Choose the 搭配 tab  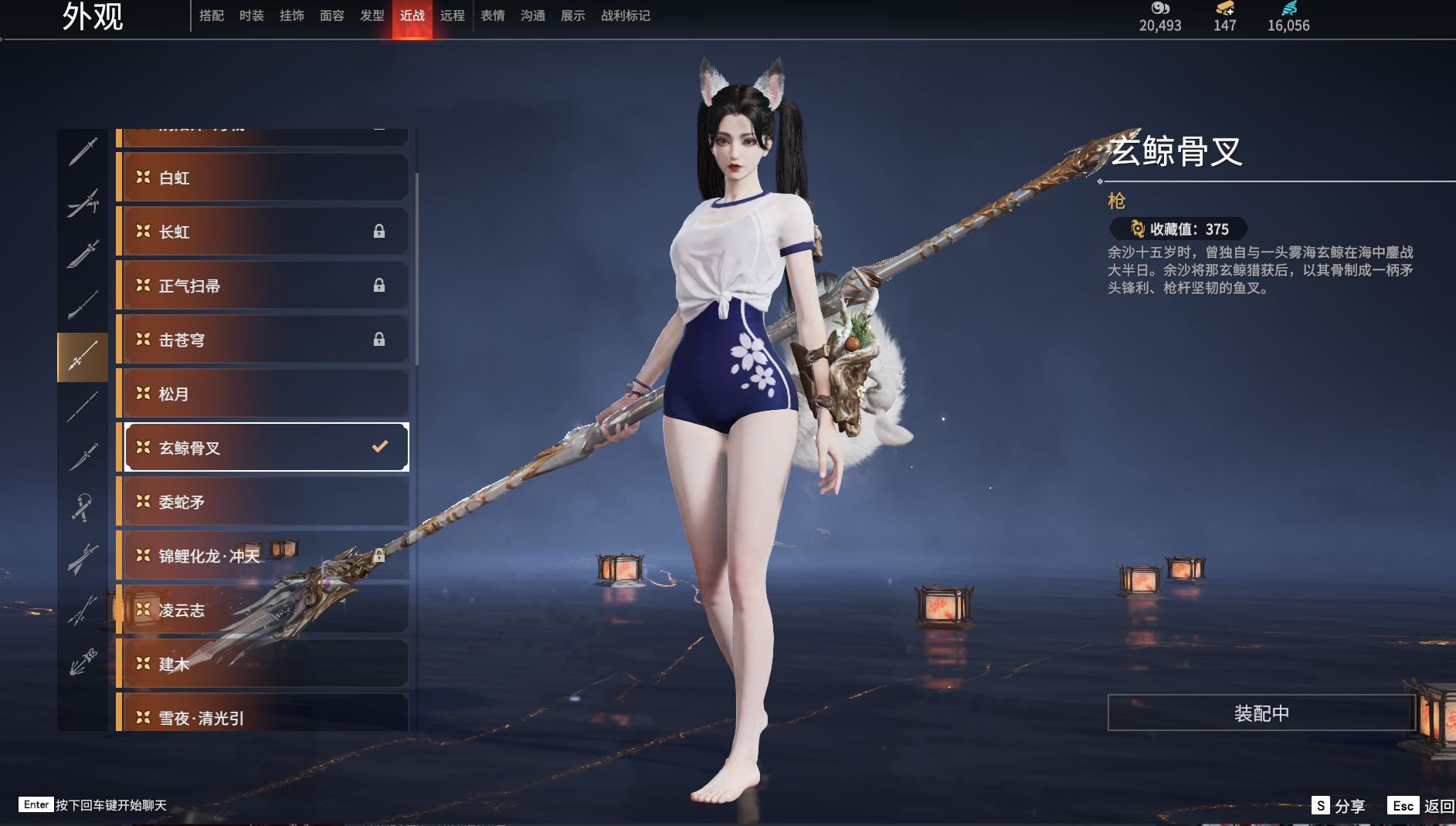212,15
